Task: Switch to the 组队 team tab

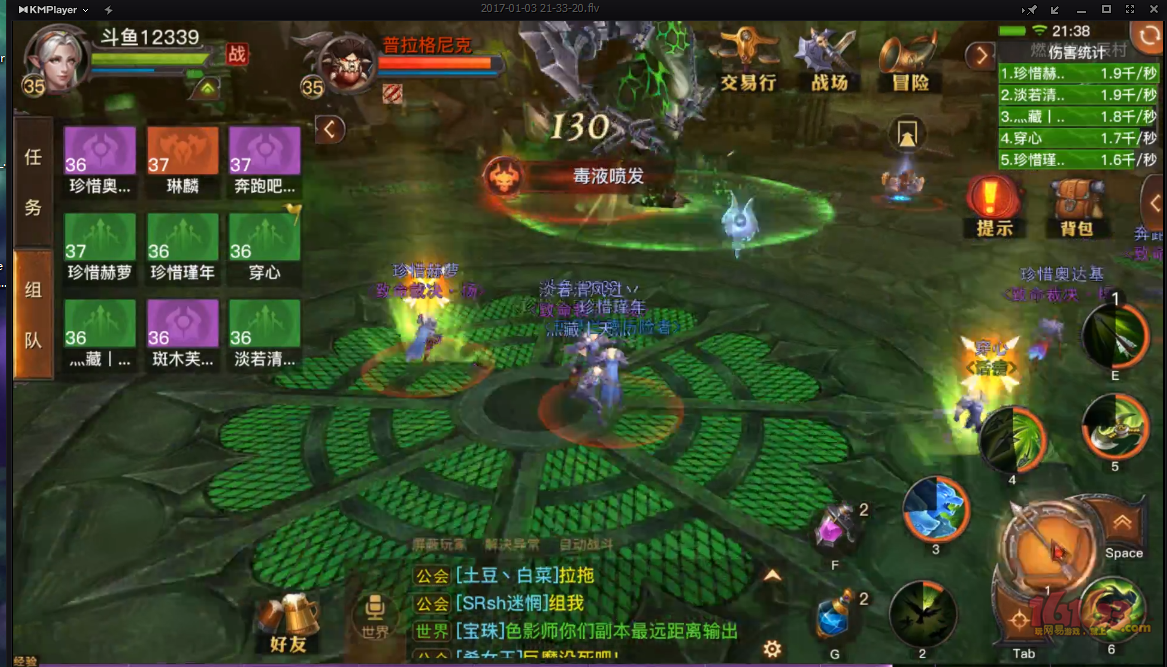Action: pos(33,315)
